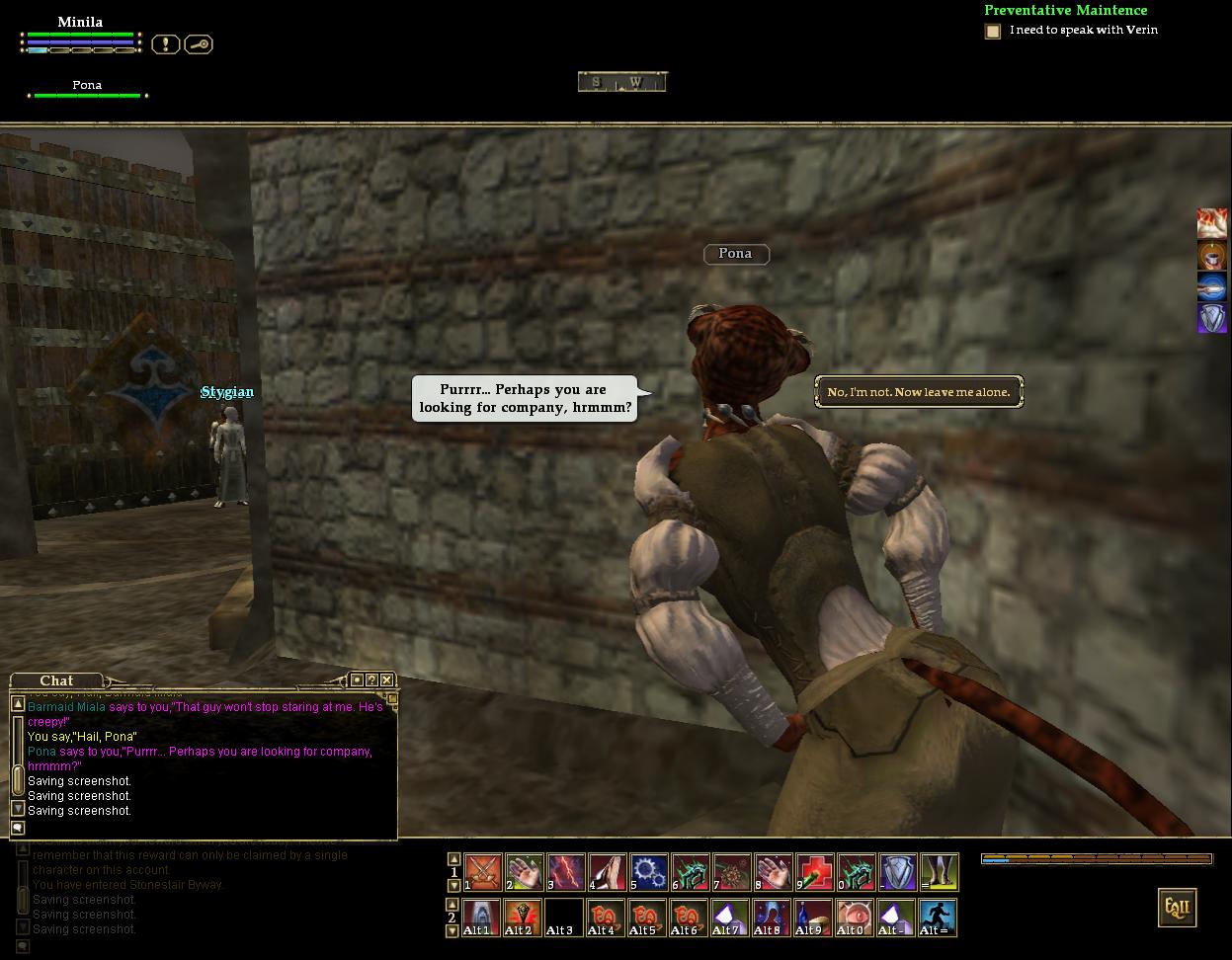1232x960 pixels.
Task: Use the red cross healing ability in slot 9
Action: pos(815,873)
